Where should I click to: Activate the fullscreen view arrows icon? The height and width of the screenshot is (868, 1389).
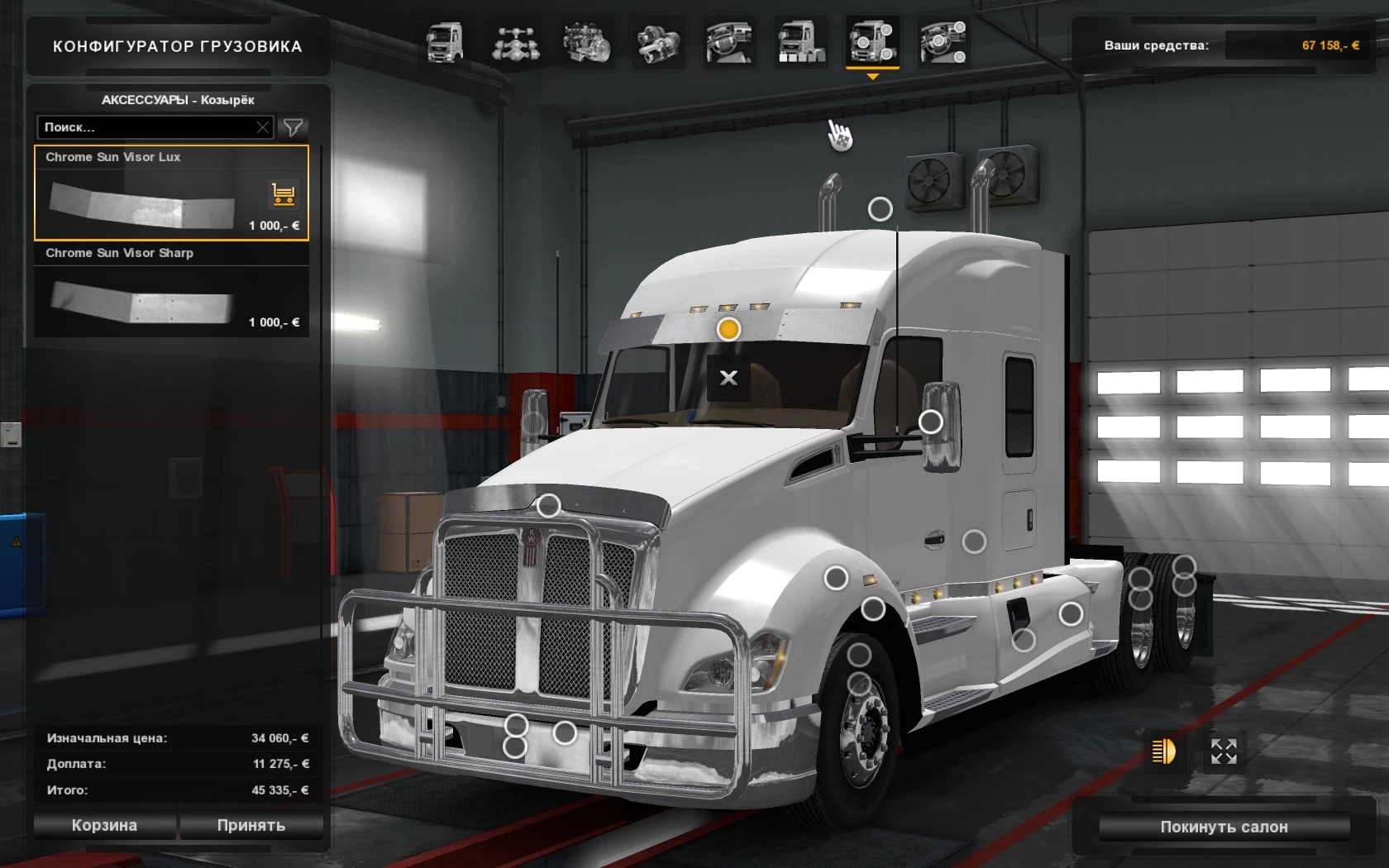pyautogui.click(x=1224, y=751)
